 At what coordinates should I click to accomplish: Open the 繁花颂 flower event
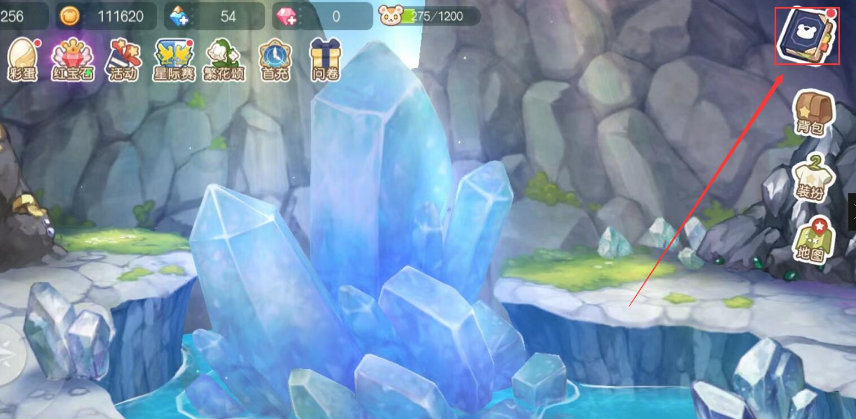[x=222, y=59]
